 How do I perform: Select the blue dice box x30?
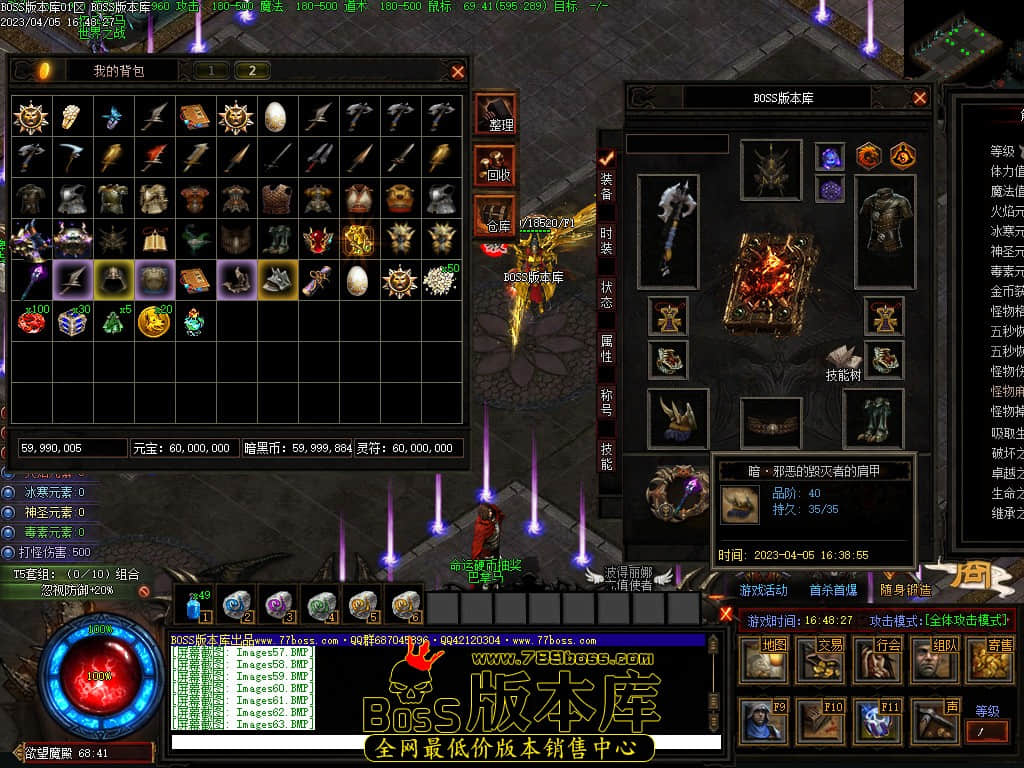(72, 321)
